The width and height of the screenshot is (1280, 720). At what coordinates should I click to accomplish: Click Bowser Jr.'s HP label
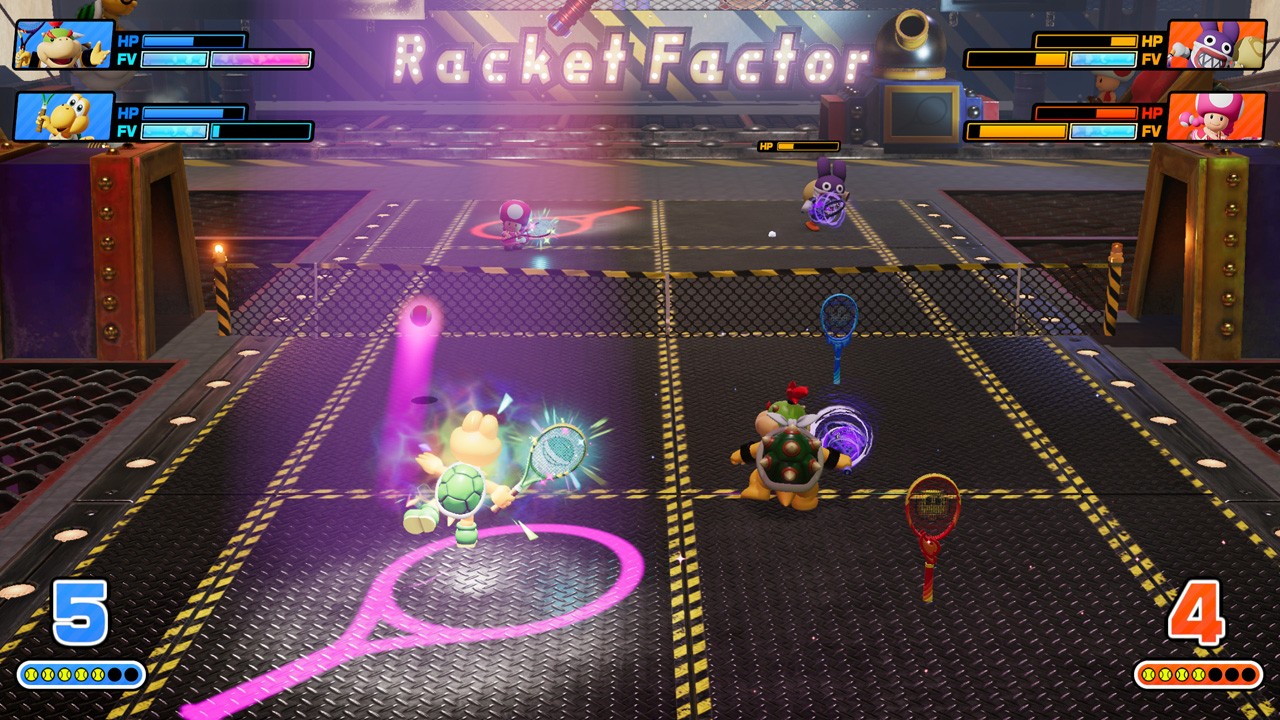[x=129, y=42]
